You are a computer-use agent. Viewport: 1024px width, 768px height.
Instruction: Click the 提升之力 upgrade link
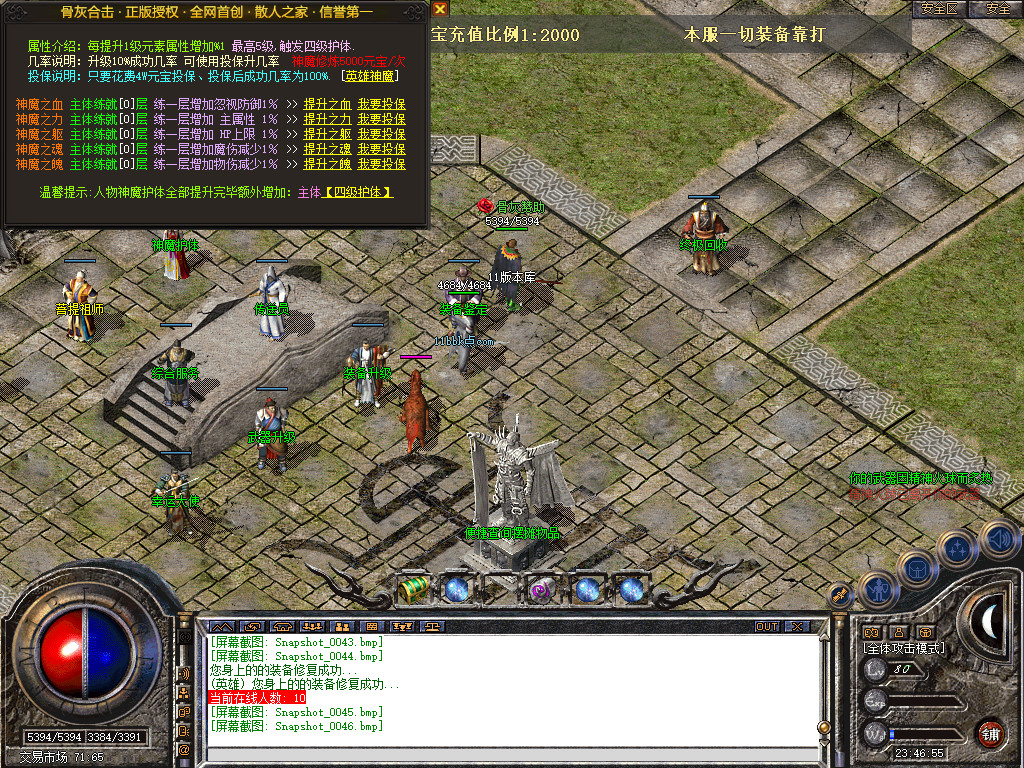tap(327, 119)
